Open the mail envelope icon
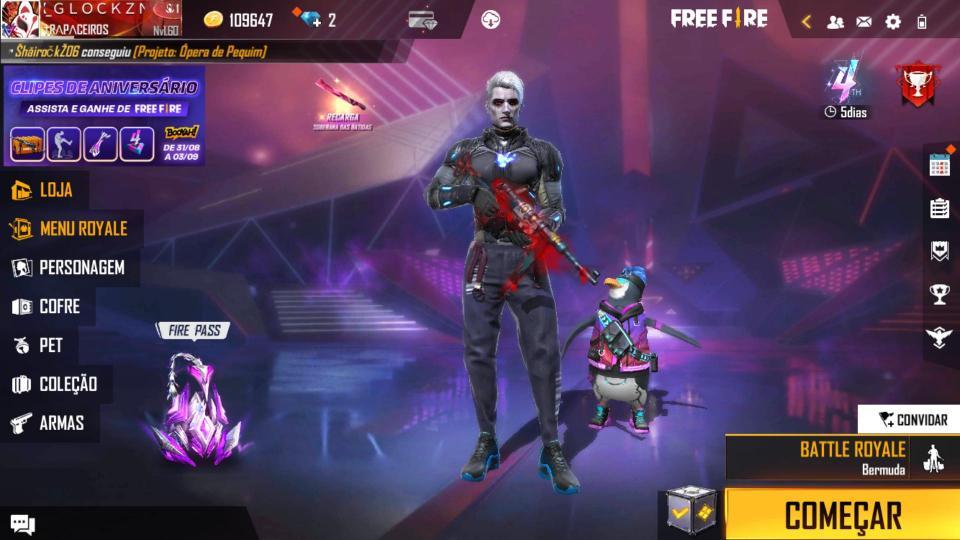Image resolution: width=960 pixels, height=540 pixels. [864, 21]
